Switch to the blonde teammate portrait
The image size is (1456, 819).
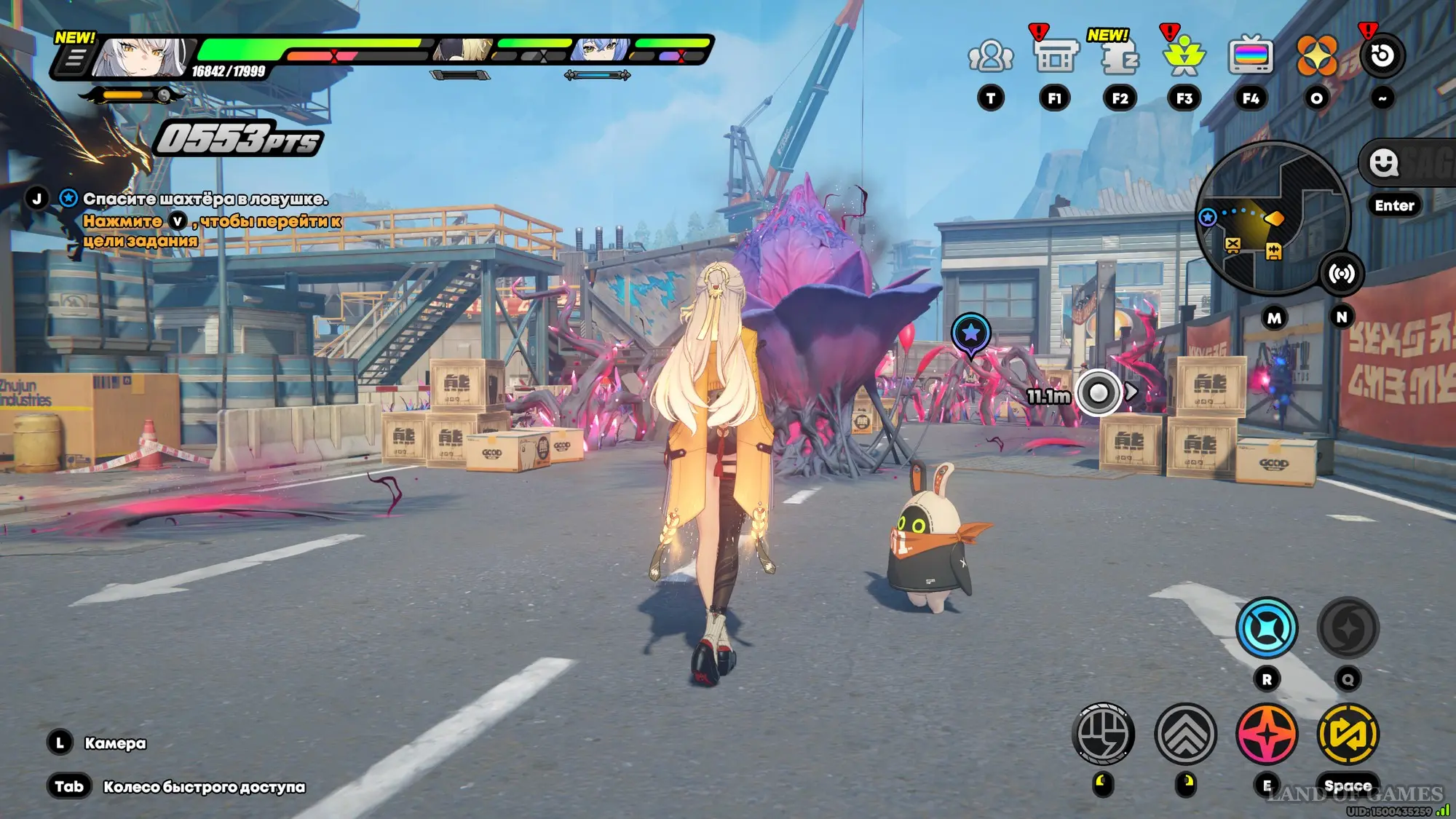tap(464, 50)
